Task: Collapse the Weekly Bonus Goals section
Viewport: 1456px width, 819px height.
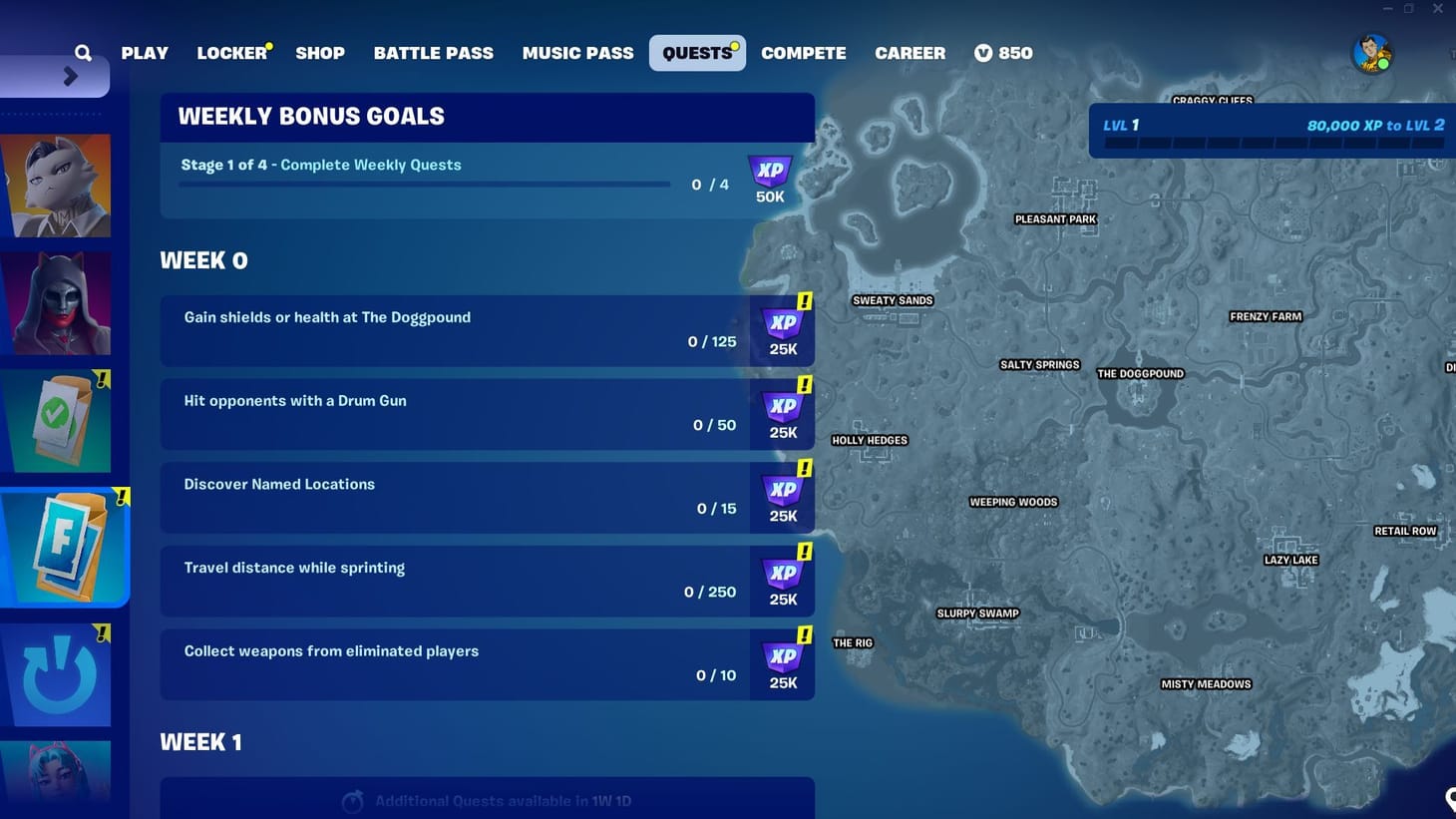Action: (487, 116)
